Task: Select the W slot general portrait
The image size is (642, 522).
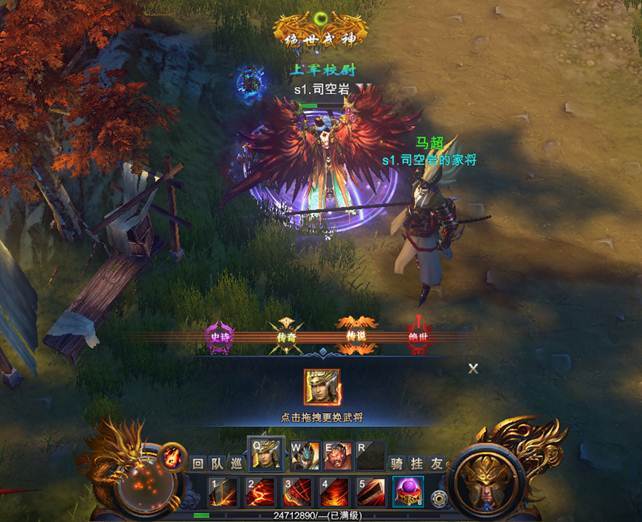Action: pos(304,456)
